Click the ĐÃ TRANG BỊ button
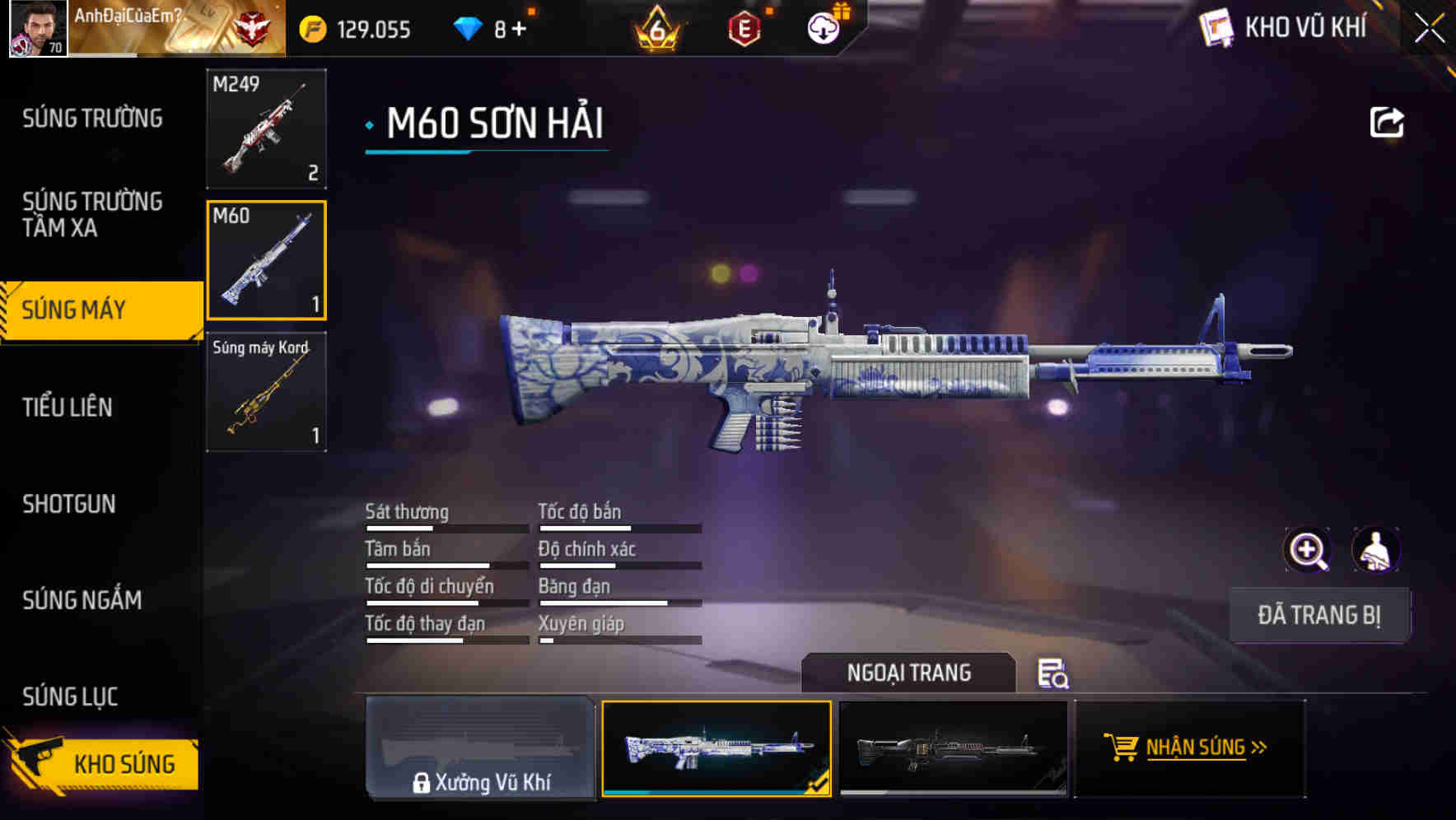The height and width of the screenshot is (820, 1456). click(1319, 614)
